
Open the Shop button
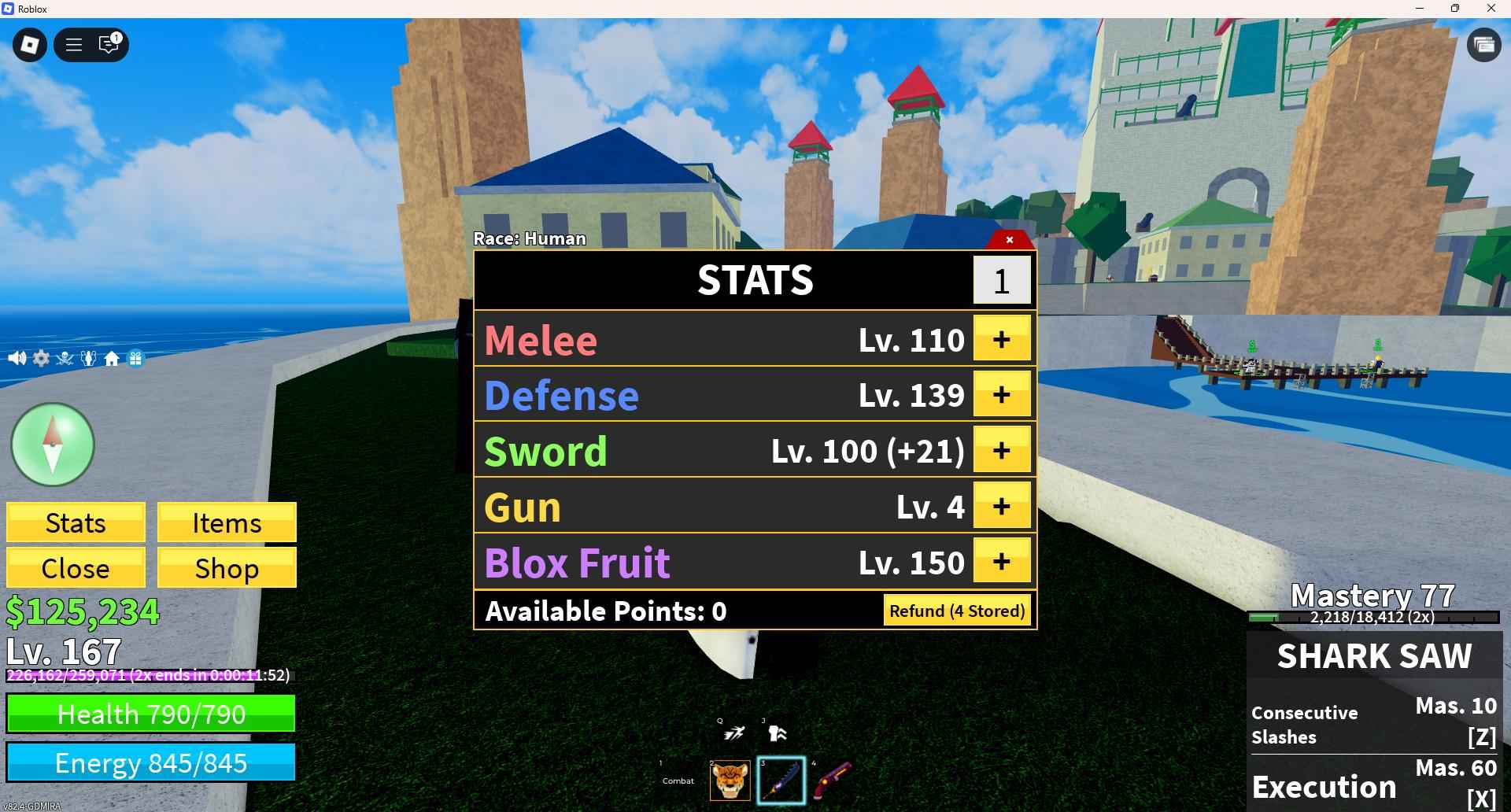227,568
